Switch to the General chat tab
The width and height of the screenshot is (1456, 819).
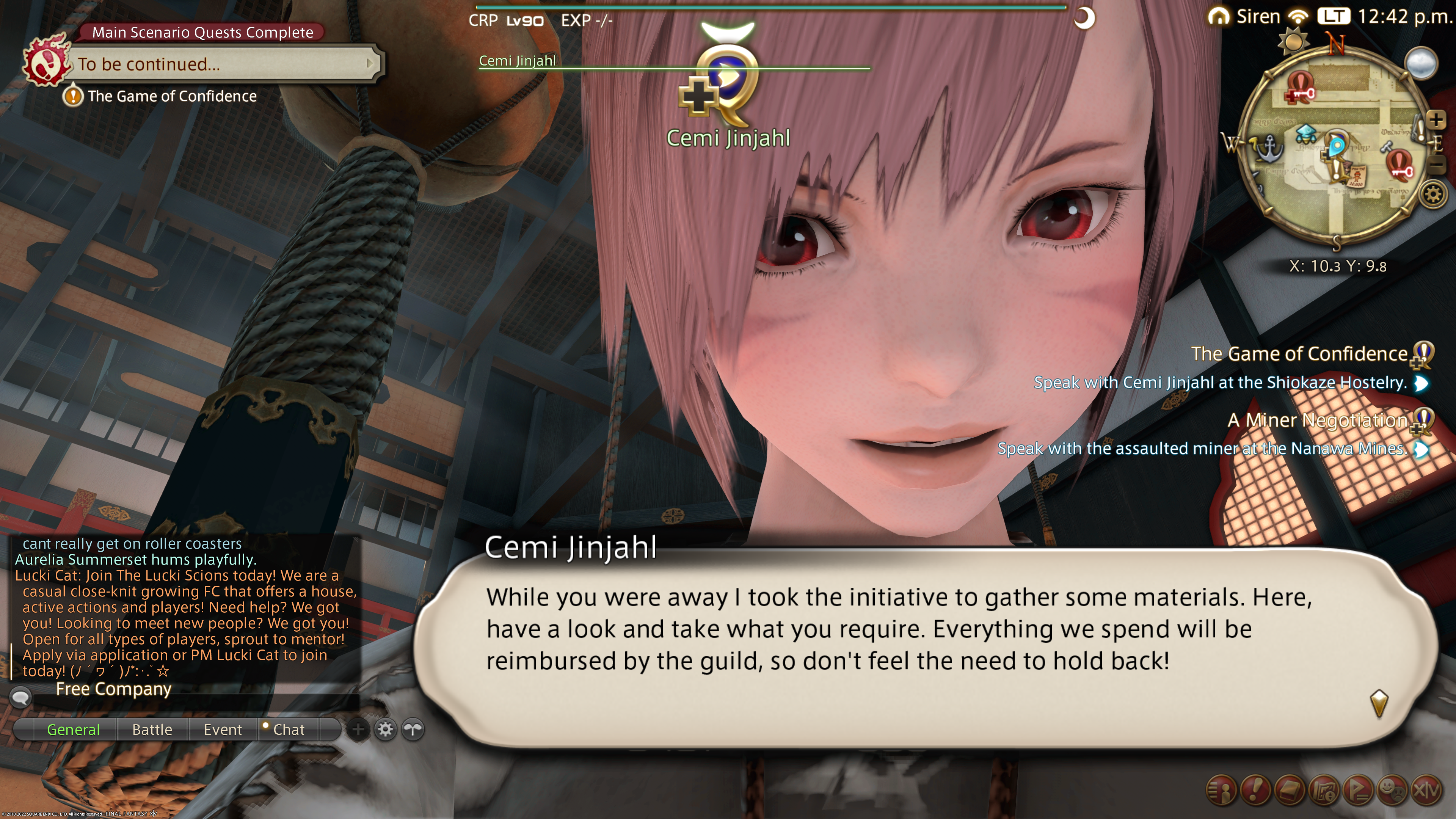[x=74, y=729]
